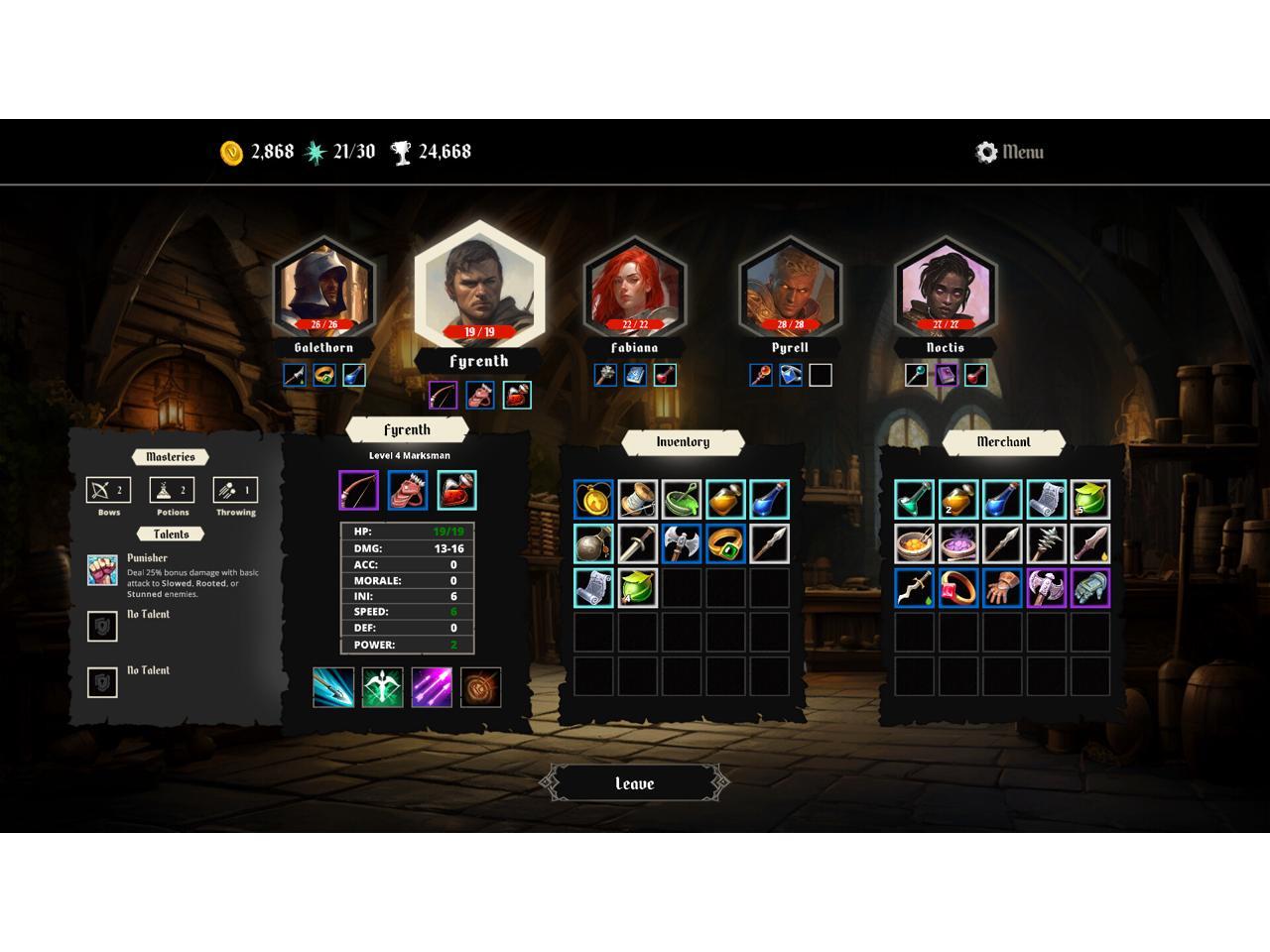1270x952 pixels.
Task: Select Galethorn's hooded portrait
Action: point(323,288)
